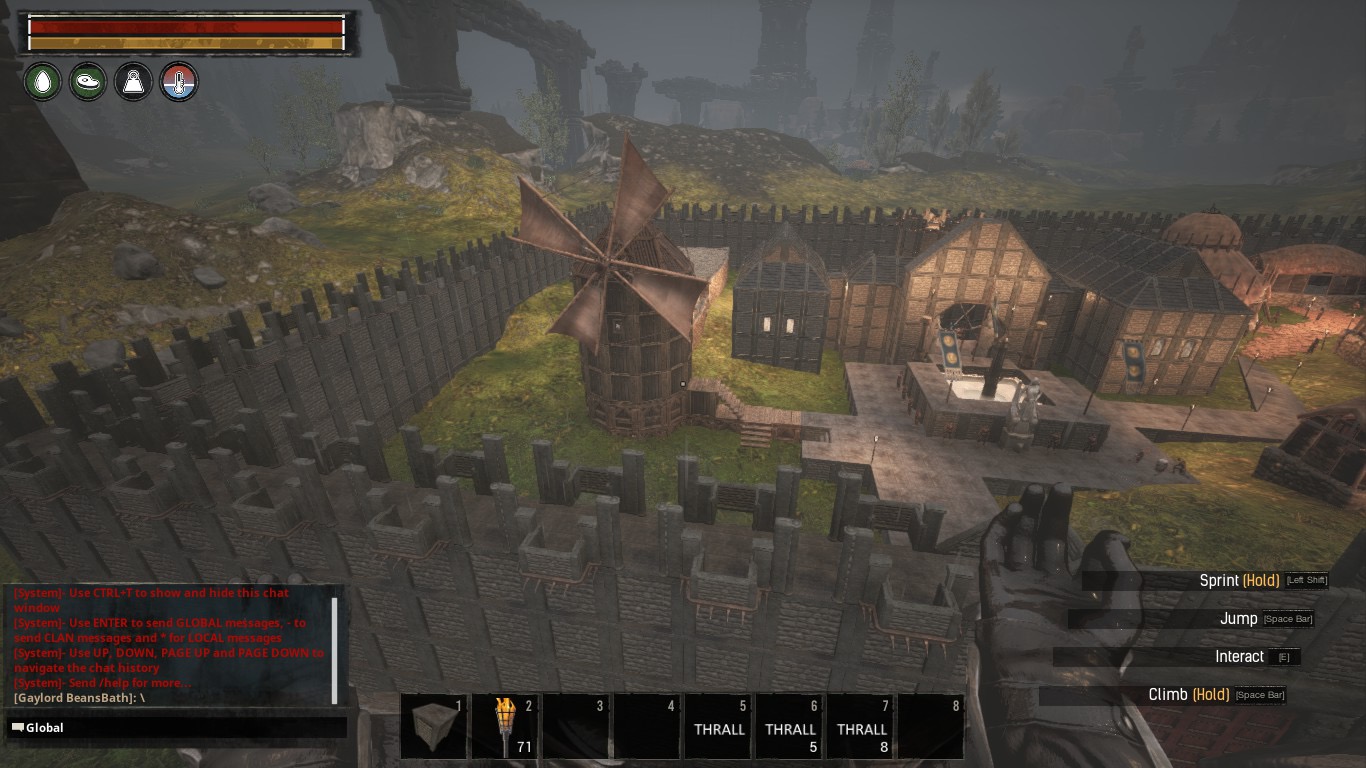Viewport: 1366px width, 768px height.
Task: Pick the THRALL stack in hotbar slot 7
Action: coord(861,727)
